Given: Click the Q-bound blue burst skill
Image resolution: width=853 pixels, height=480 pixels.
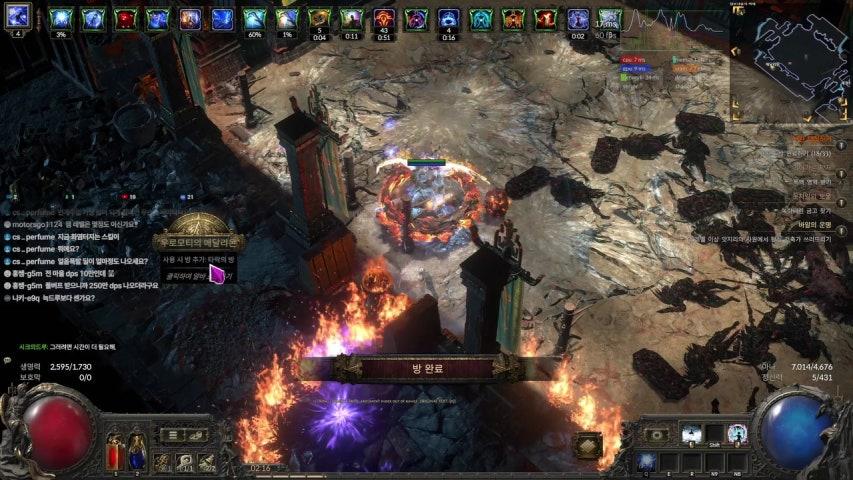Looking at the screenshot, I should tap(645, 461).
